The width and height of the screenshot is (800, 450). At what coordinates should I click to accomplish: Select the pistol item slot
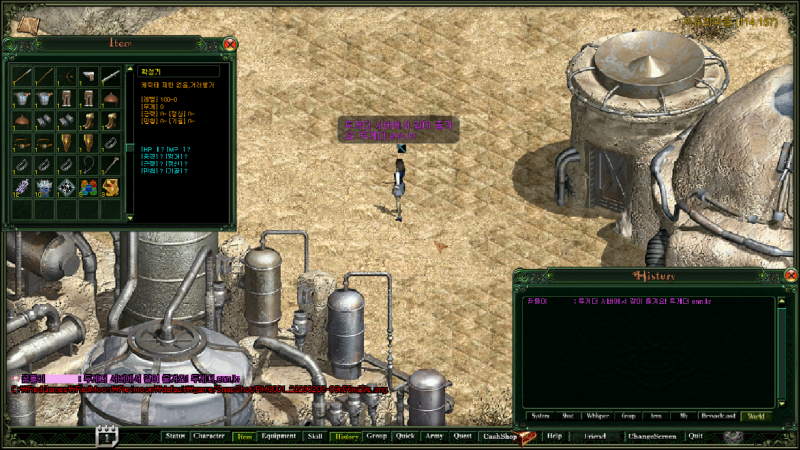88,75
